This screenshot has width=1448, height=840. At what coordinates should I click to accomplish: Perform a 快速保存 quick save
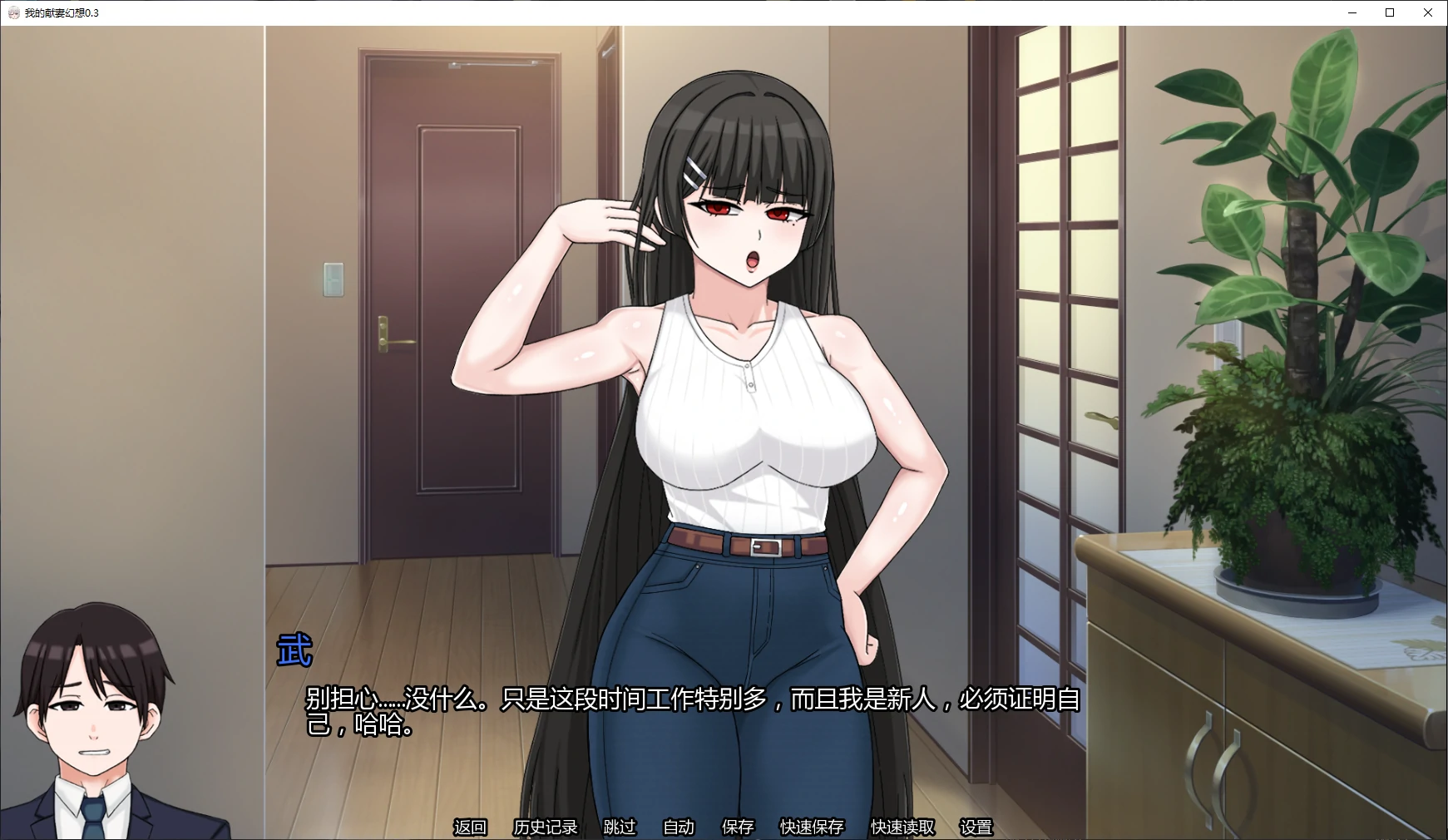point(812,828)
